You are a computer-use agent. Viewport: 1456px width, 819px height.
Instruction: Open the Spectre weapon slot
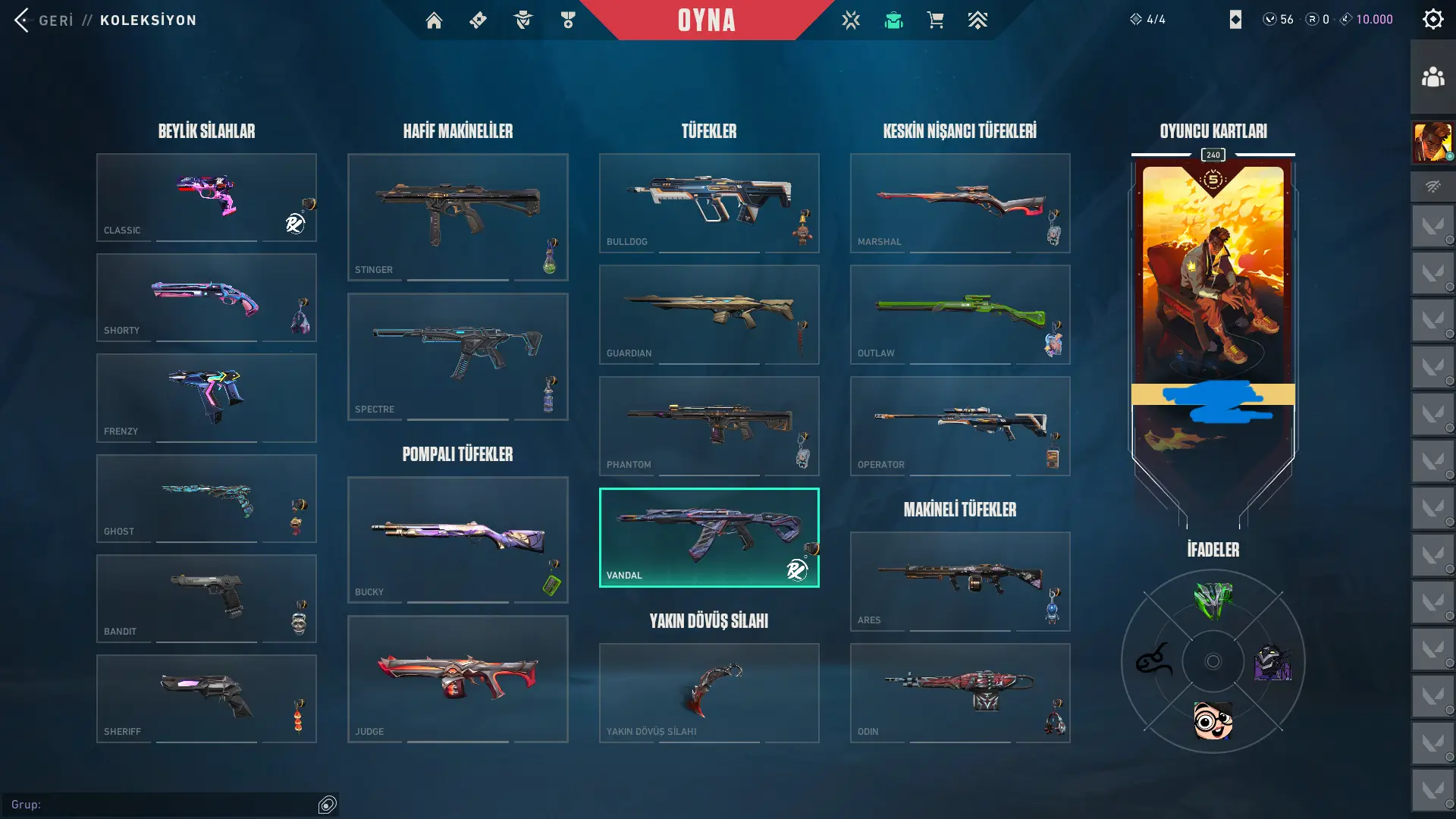(457, 356)
